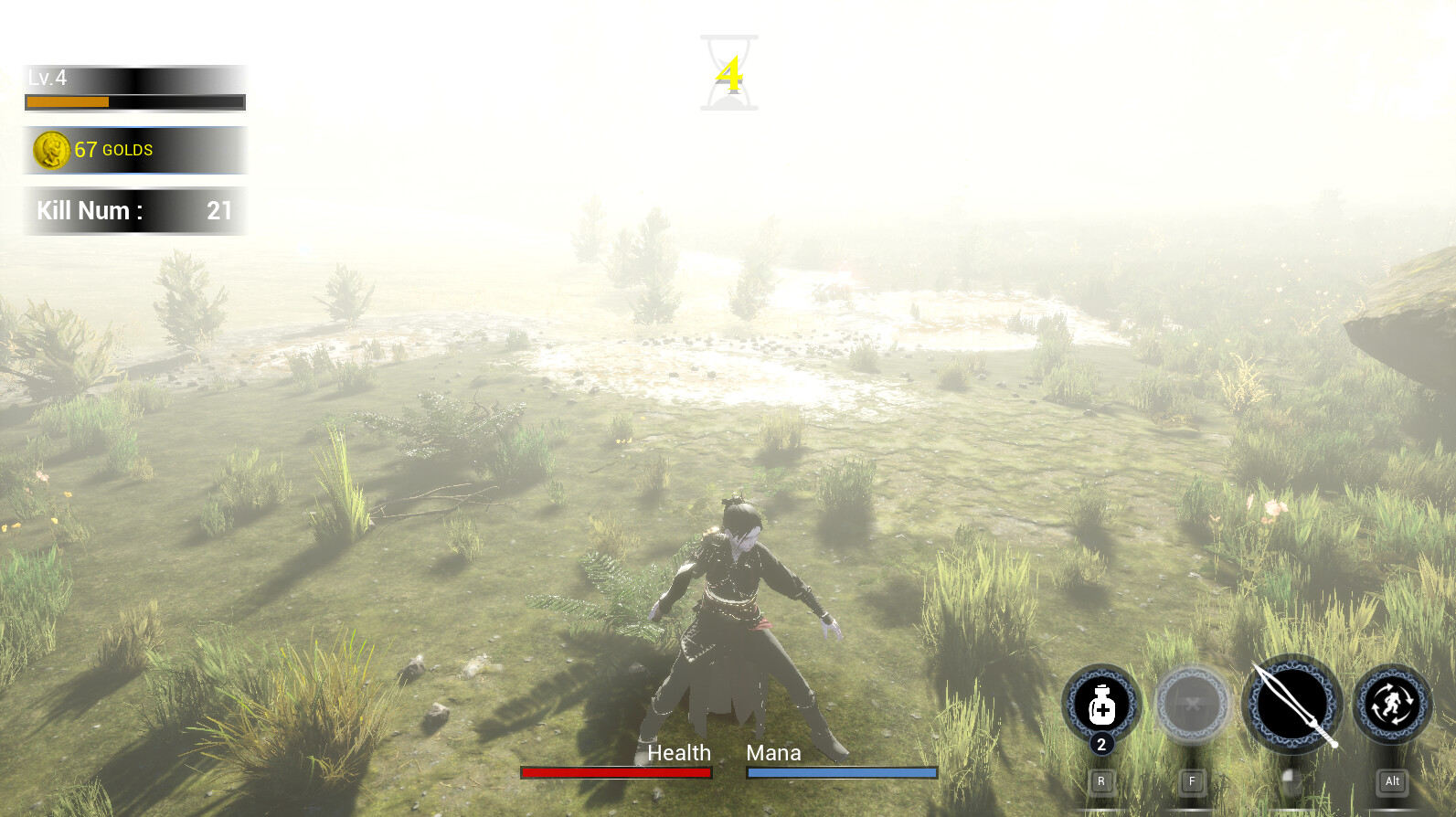Screen dimensions: 1456x817
Task: Click the gold coin icon
Action: click(51, 149)
